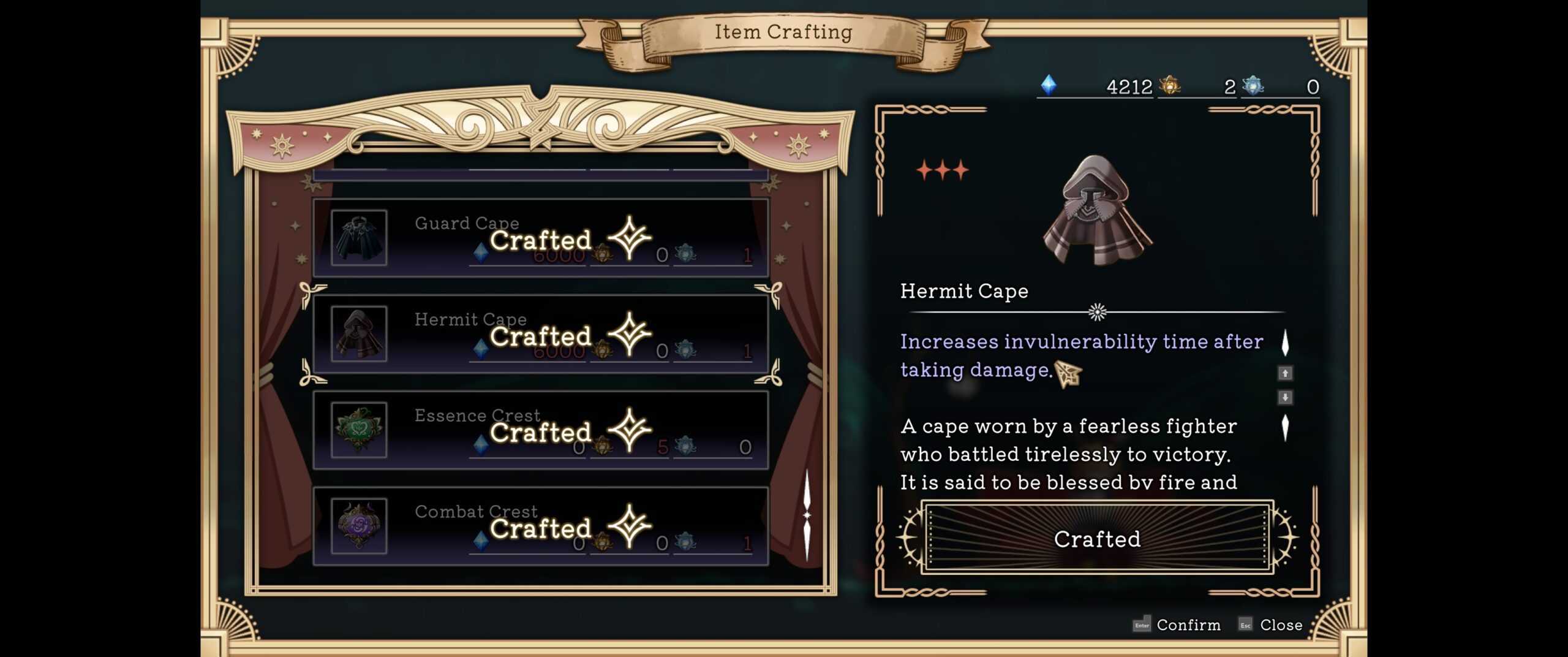Click the Essence Crest green emblem icon
1568x657 pixels.
[x=359, y=430]
